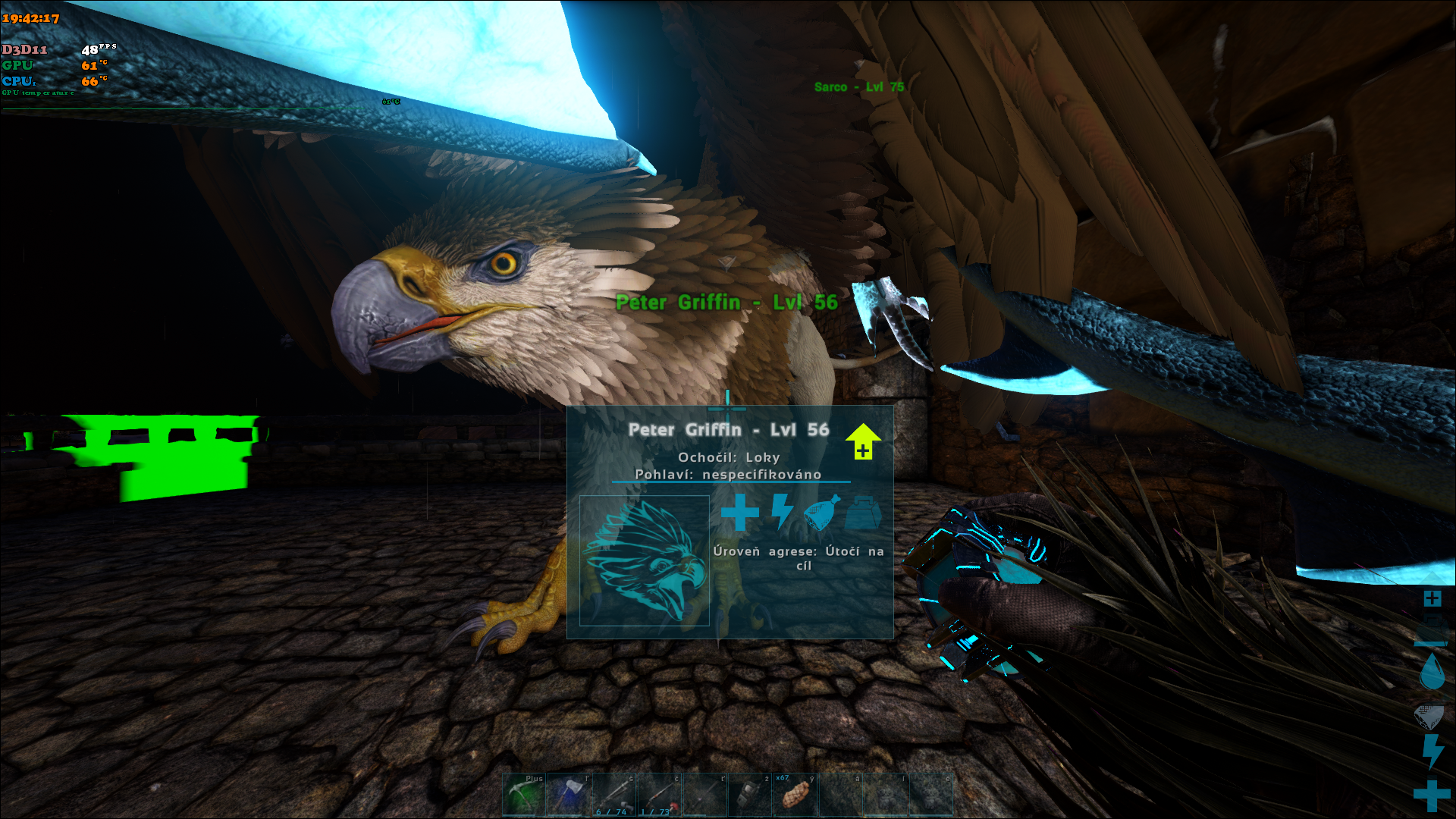Click the griffin portrait in the info panel
1456x819 pixels.
pyautogui.click(x=645, y=560)
